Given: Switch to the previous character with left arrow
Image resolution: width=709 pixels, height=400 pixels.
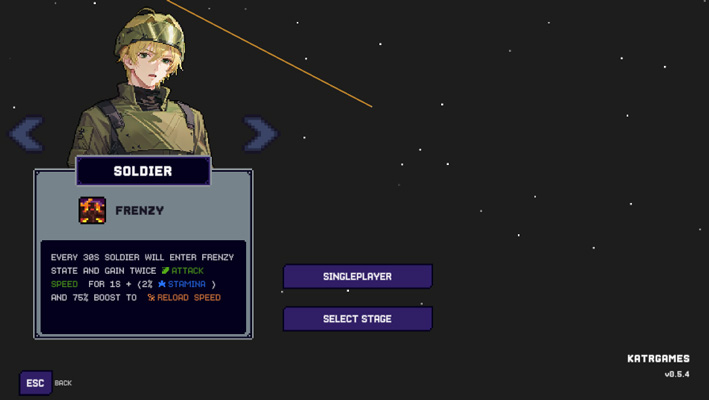Looking at the screenshot, I should point(26,133).
